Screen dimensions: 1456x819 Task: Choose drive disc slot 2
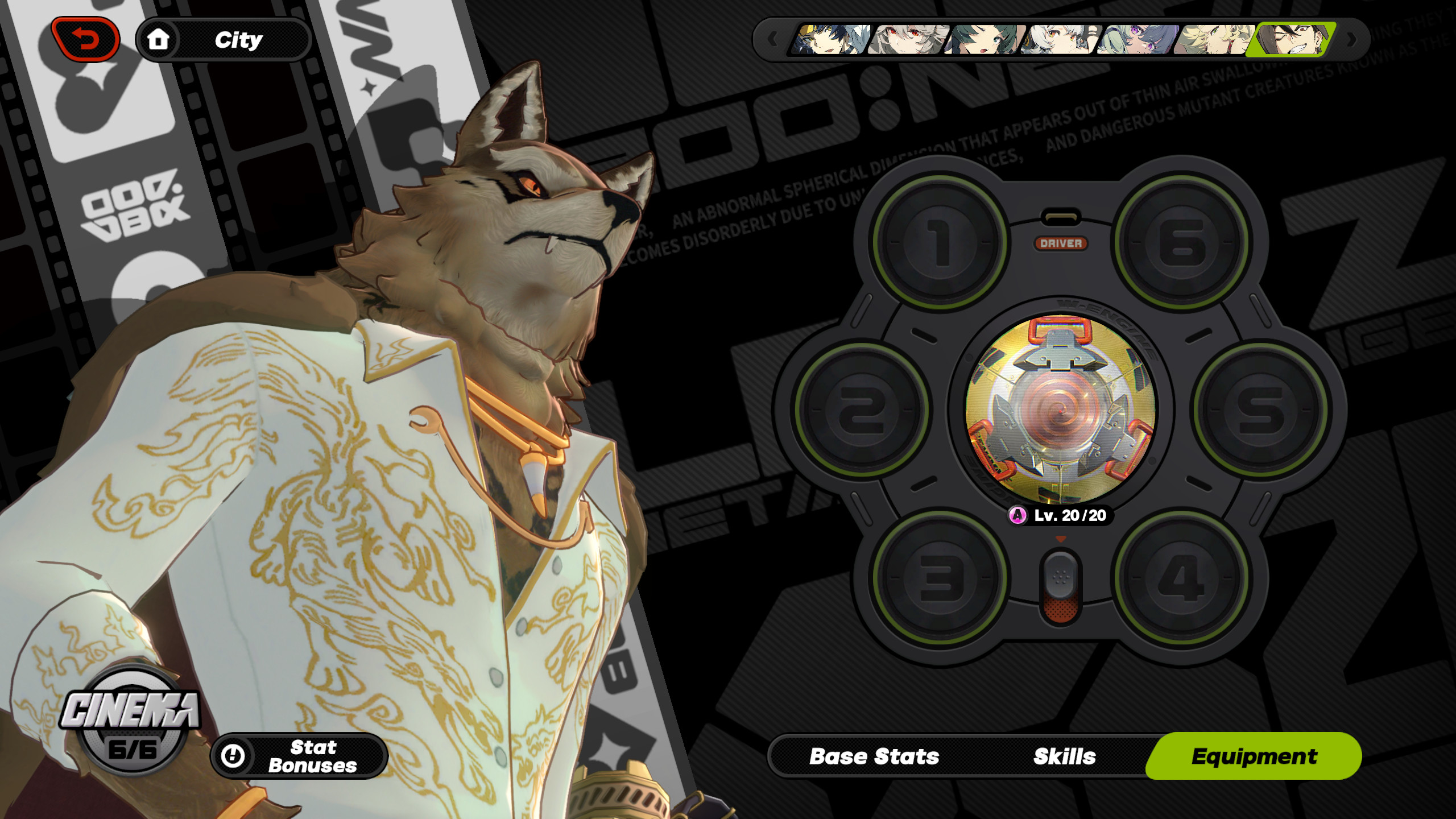point(862,409)
